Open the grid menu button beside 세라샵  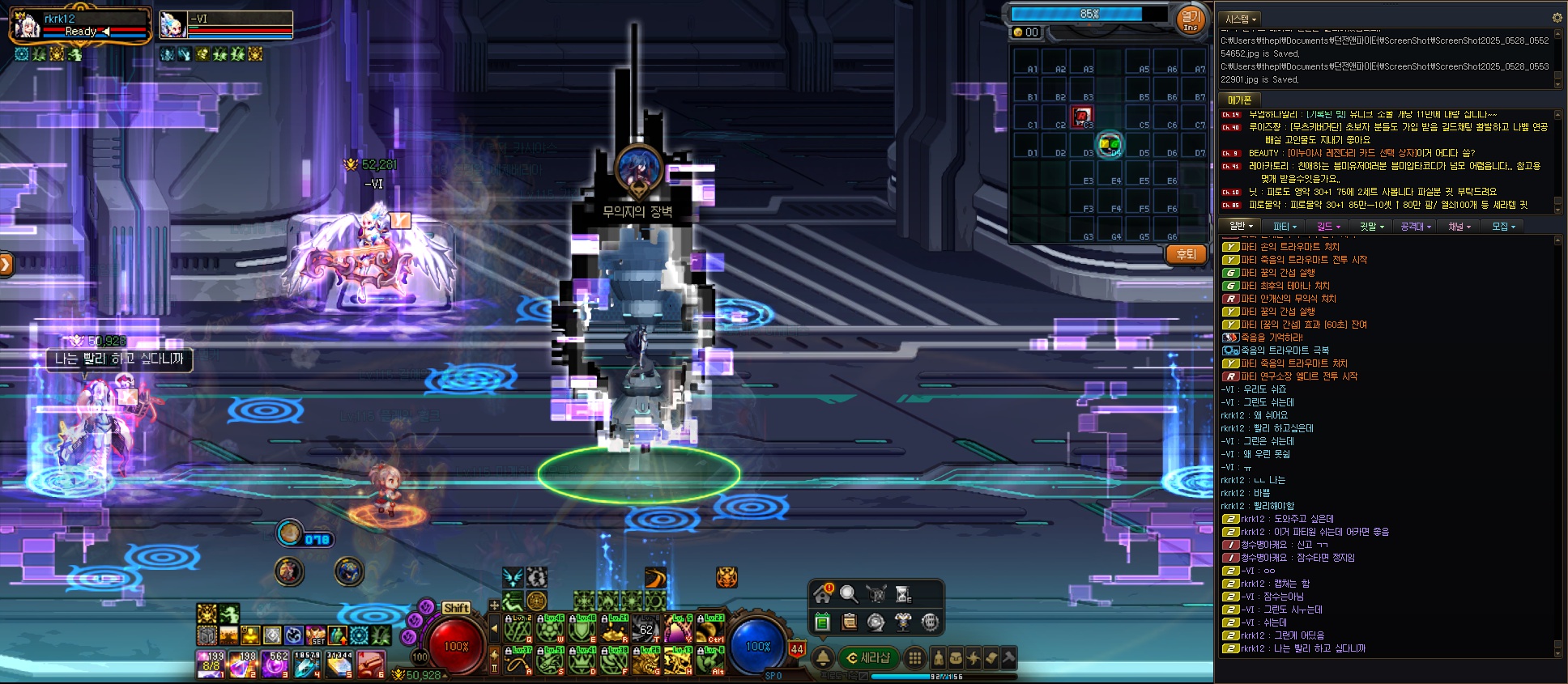point(915,658)
